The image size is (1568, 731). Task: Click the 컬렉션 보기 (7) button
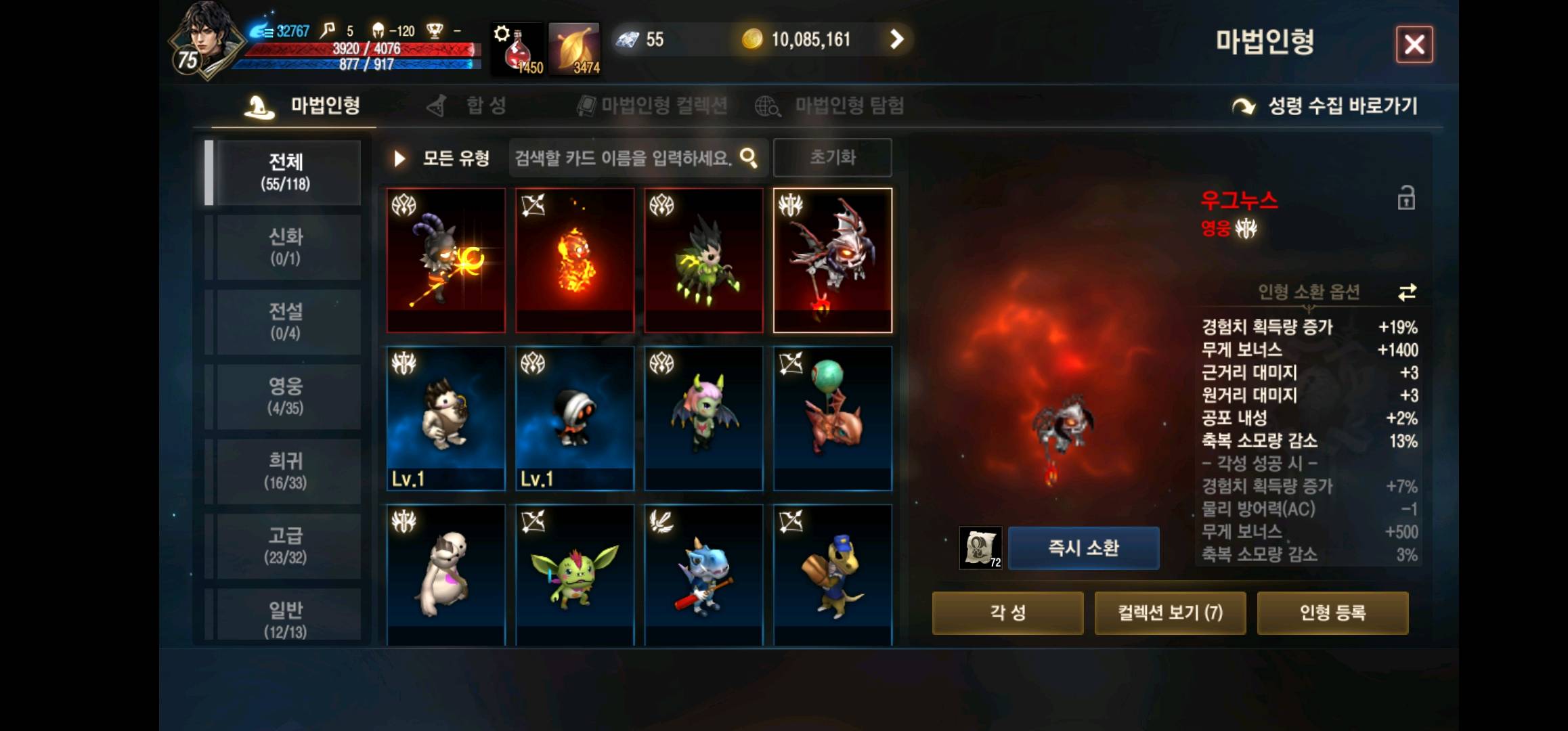tap(1171, 612)
